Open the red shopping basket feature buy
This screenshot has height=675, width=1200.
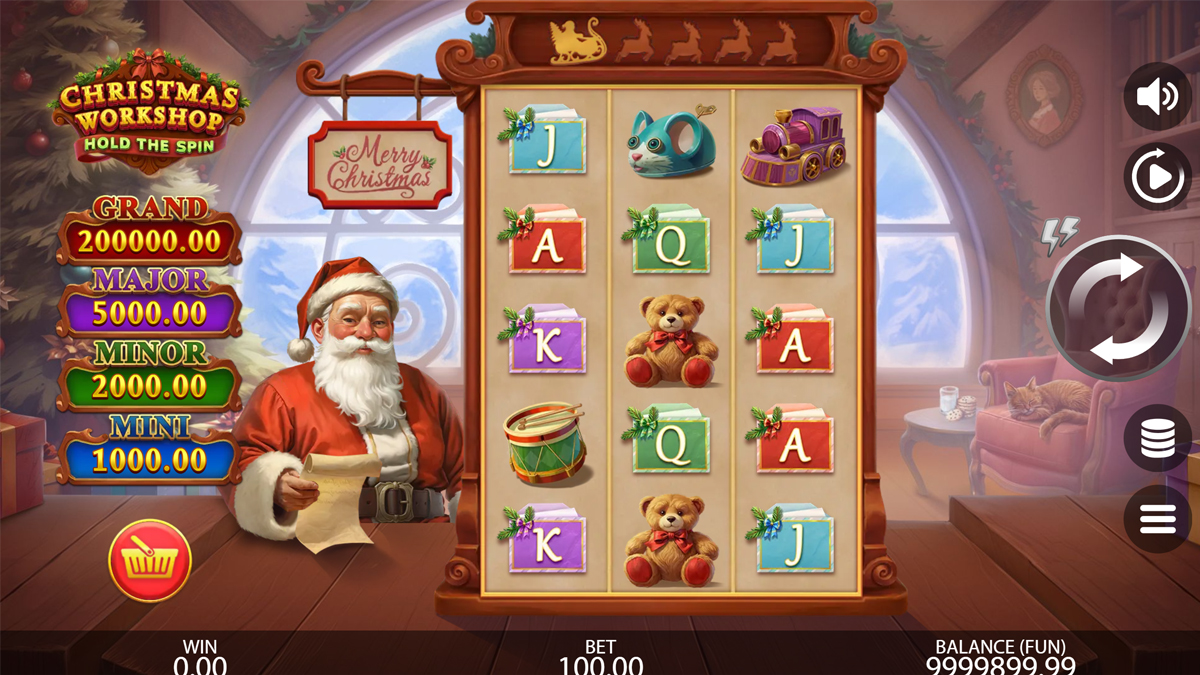[x=150, y=560]
